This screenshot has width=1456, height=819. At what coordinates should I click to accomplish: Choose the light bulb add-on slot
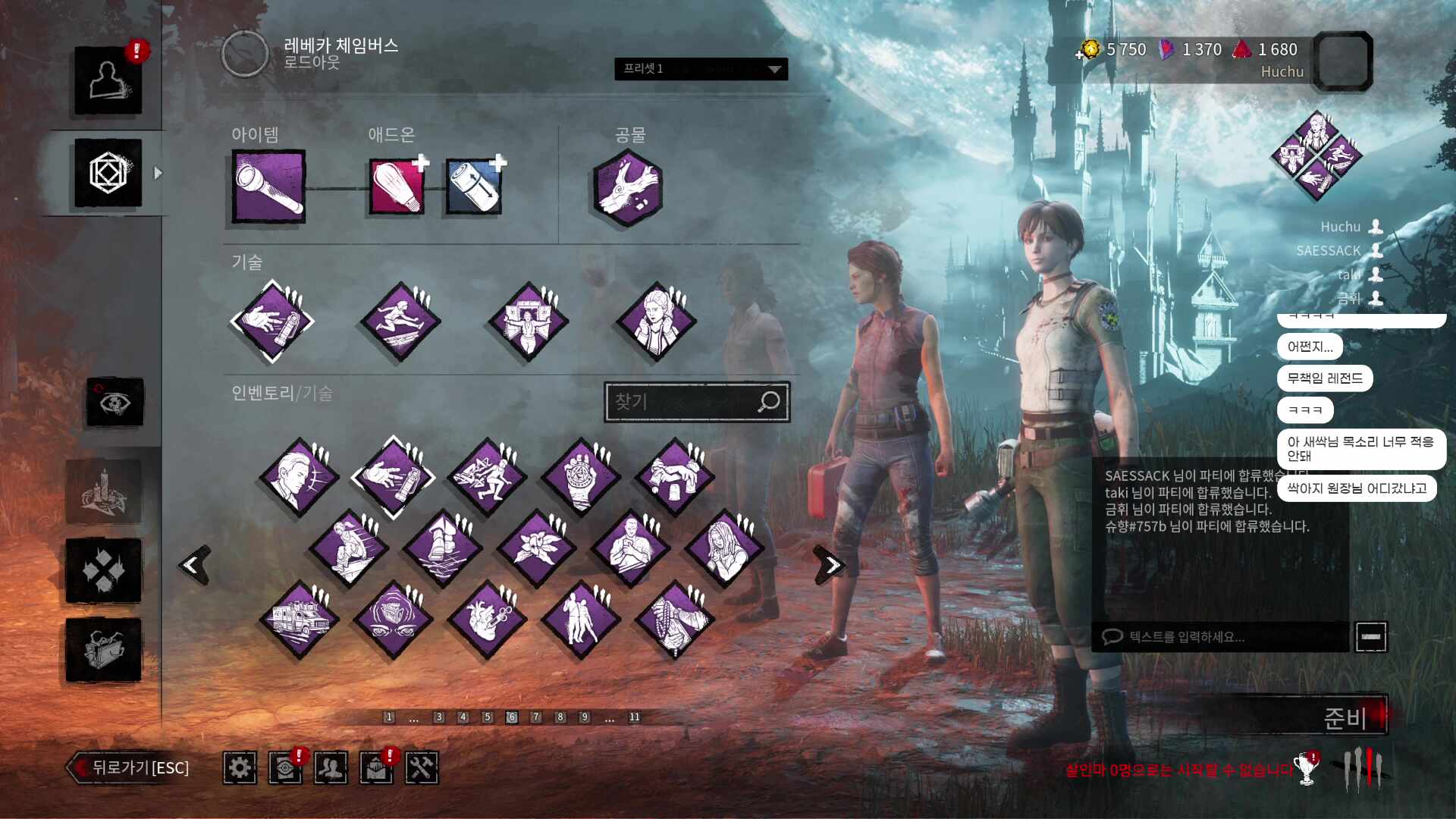tap(396, 187)
